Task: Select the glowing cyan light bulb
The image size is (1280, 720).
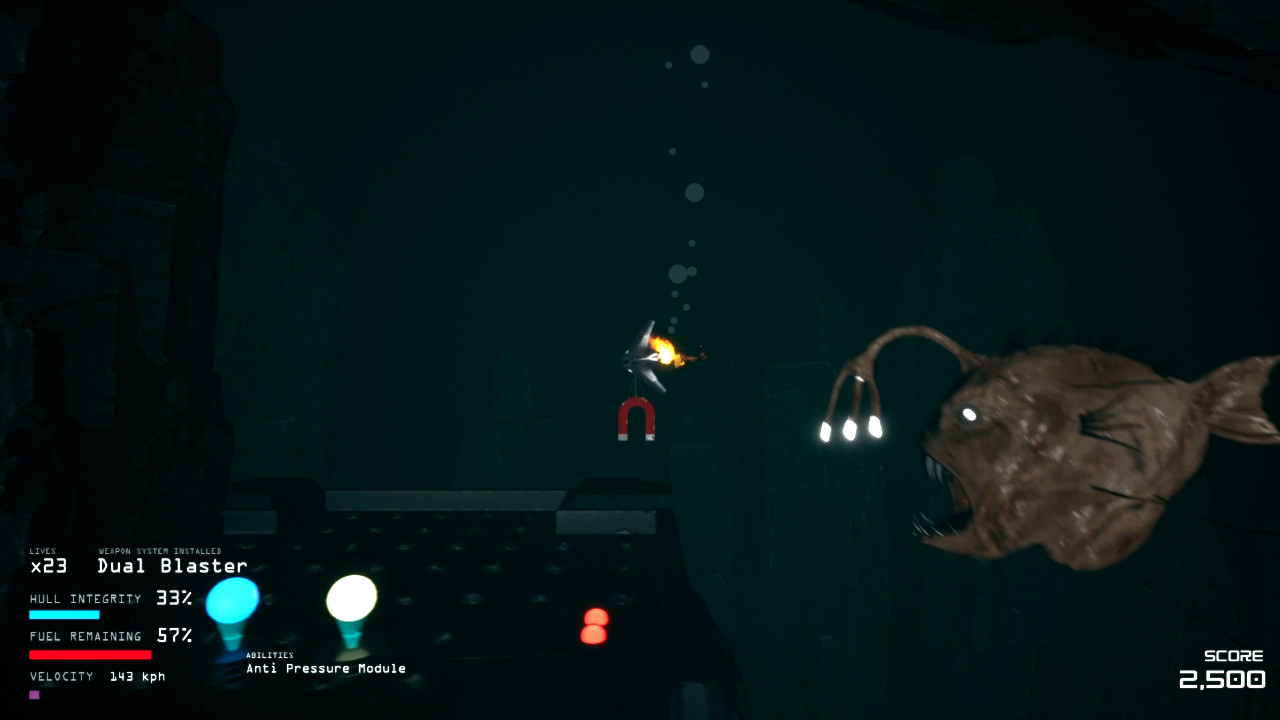Action: [x=232, y=598]
